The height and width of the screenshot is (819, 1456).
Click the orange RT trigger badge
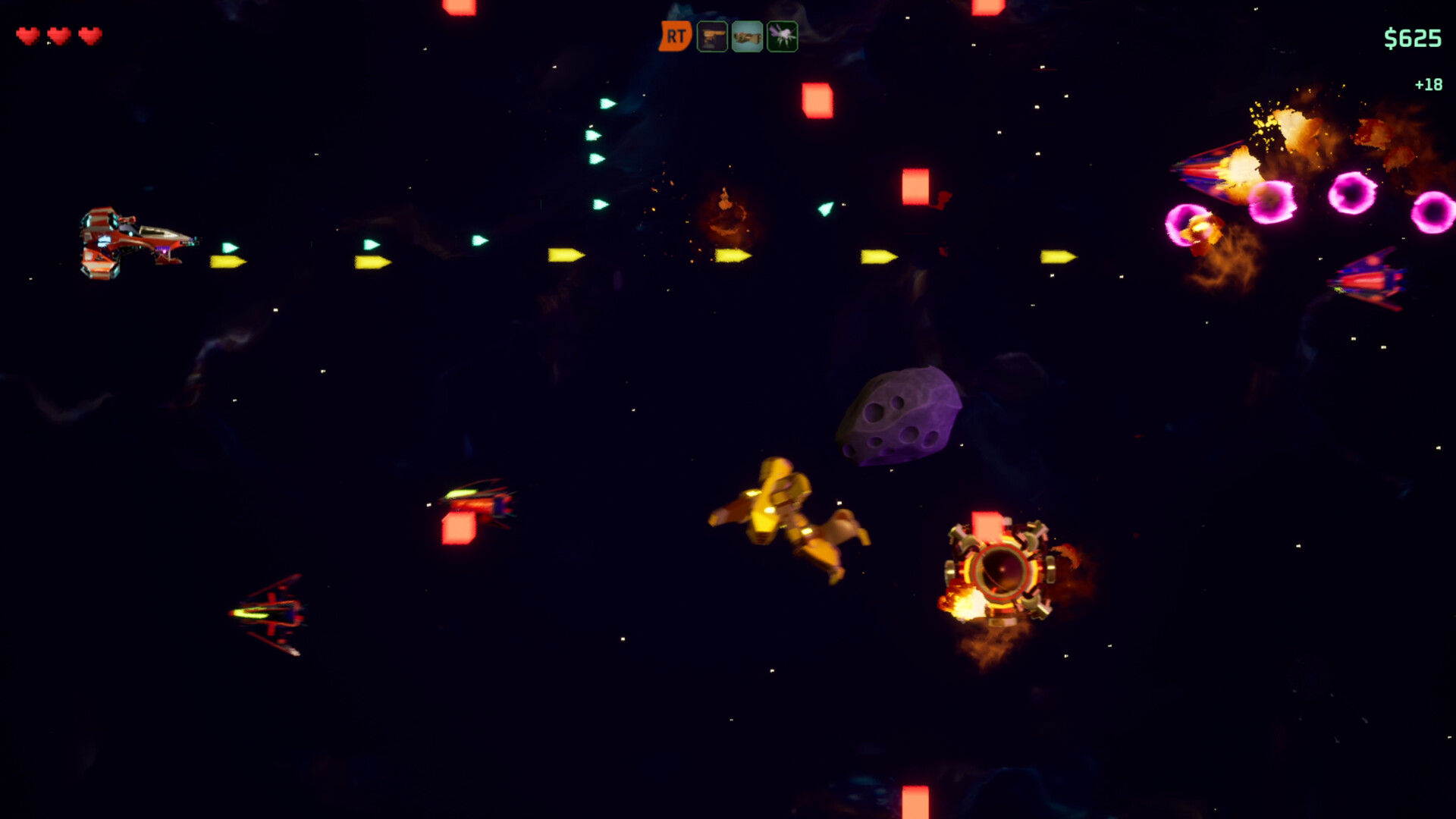(x=676, y=35)
